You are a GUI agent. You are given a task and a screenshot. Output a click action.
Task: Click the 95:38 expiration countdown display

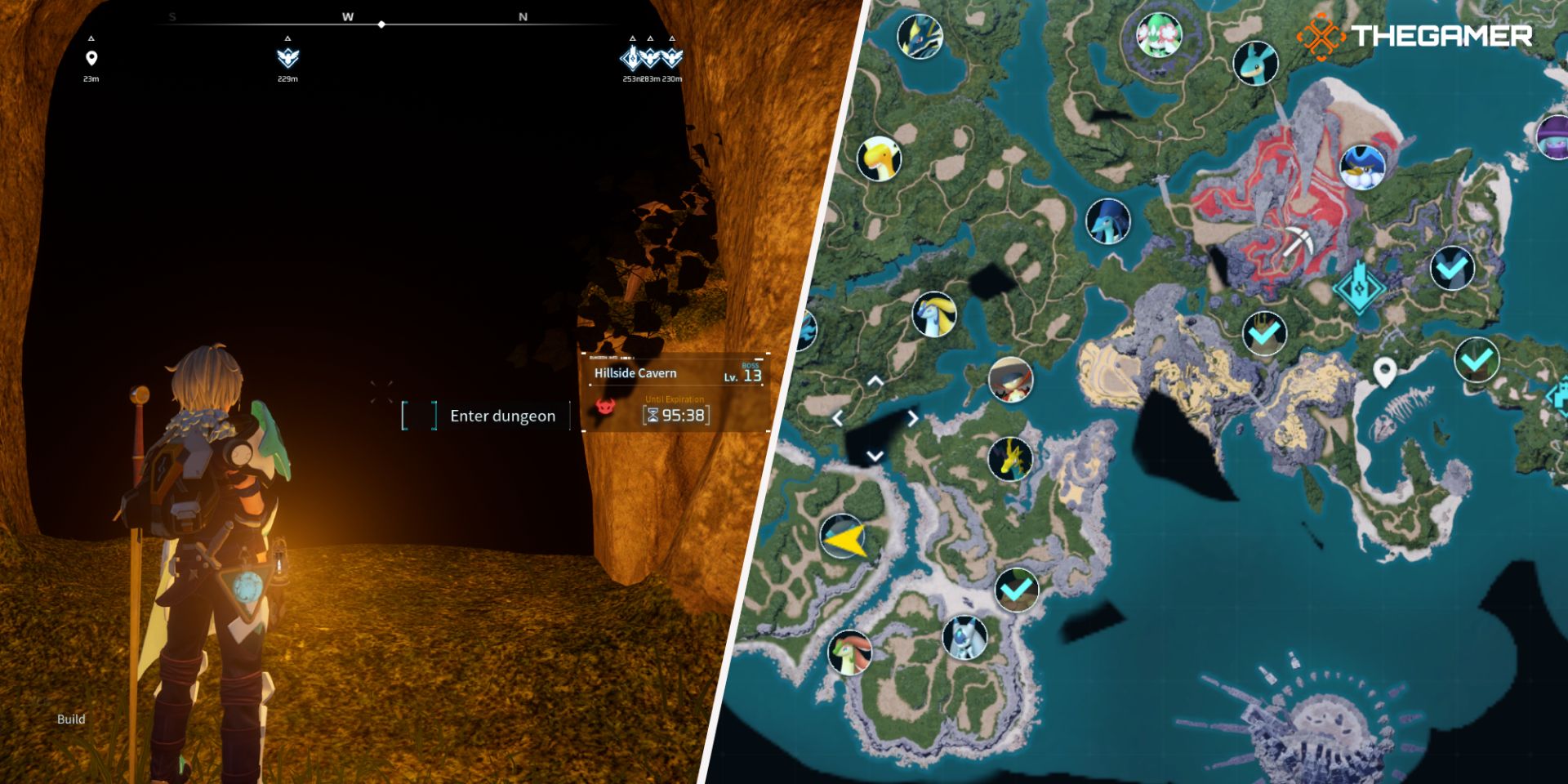tap(683, 415)
